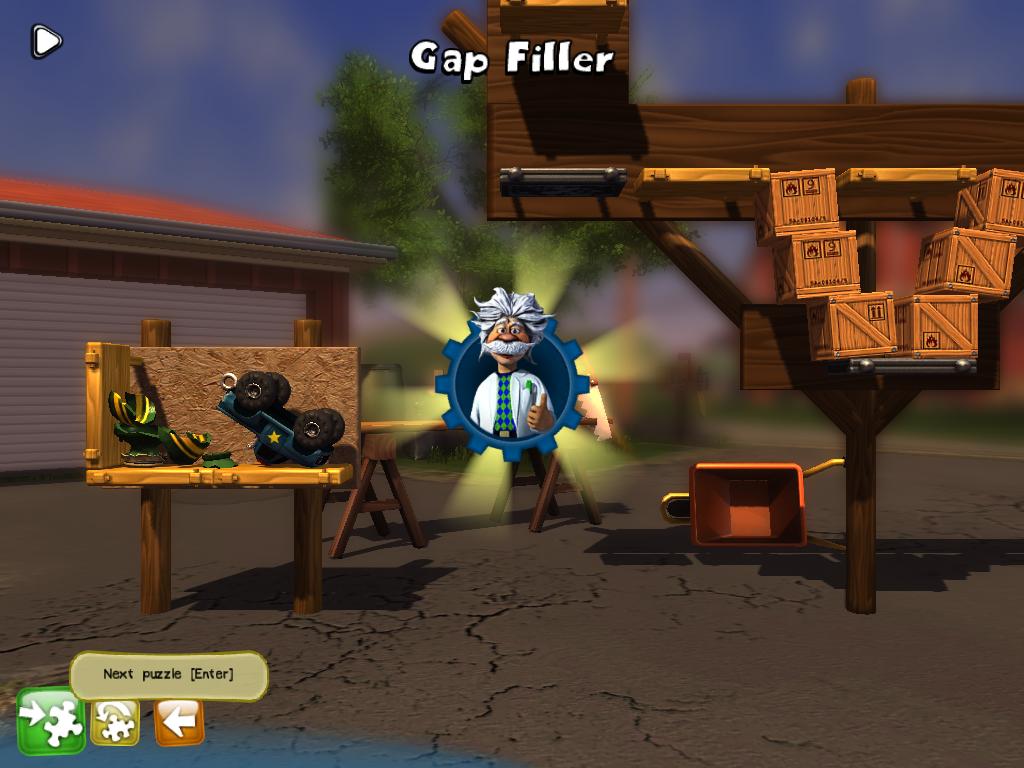Click the white play arrow icon

[46, 41]
